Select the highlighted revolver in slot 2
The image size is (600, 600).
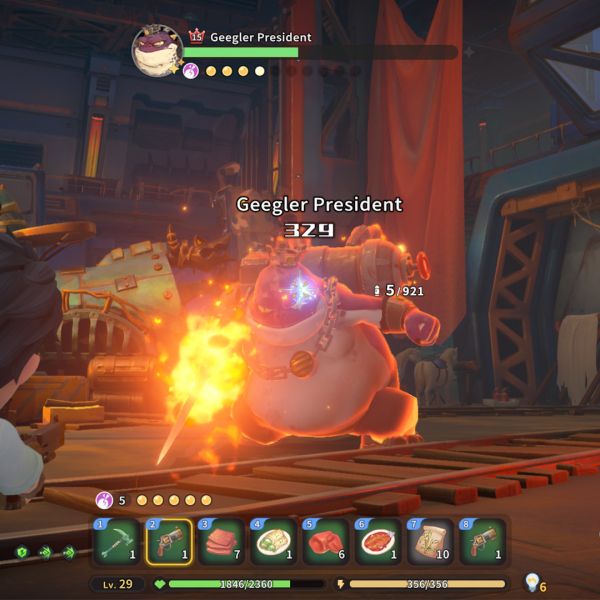(170, 542)
